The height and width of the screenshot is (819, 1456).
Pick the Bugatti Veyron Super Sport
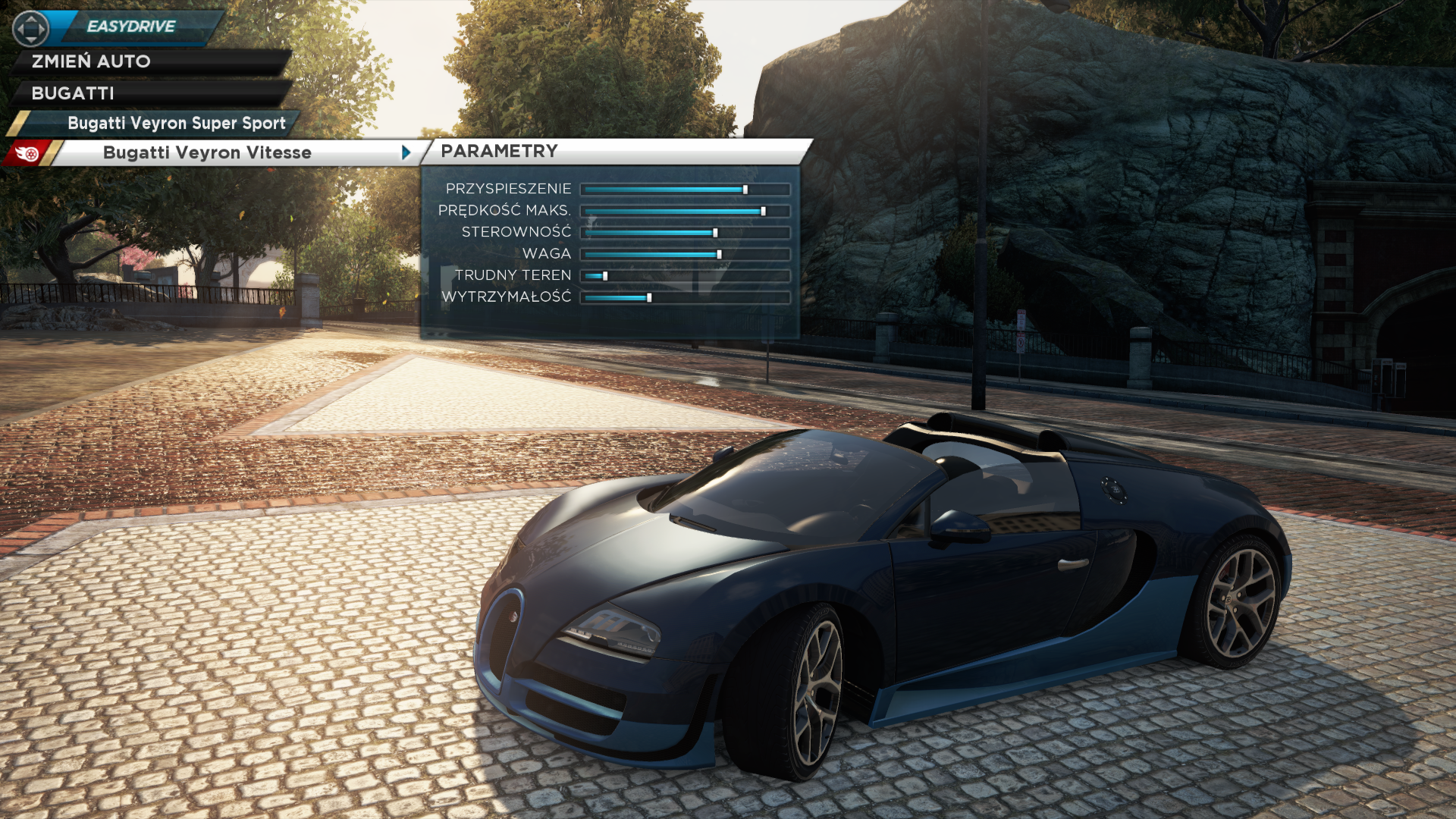pyautogui.click(x=176, y=123)
